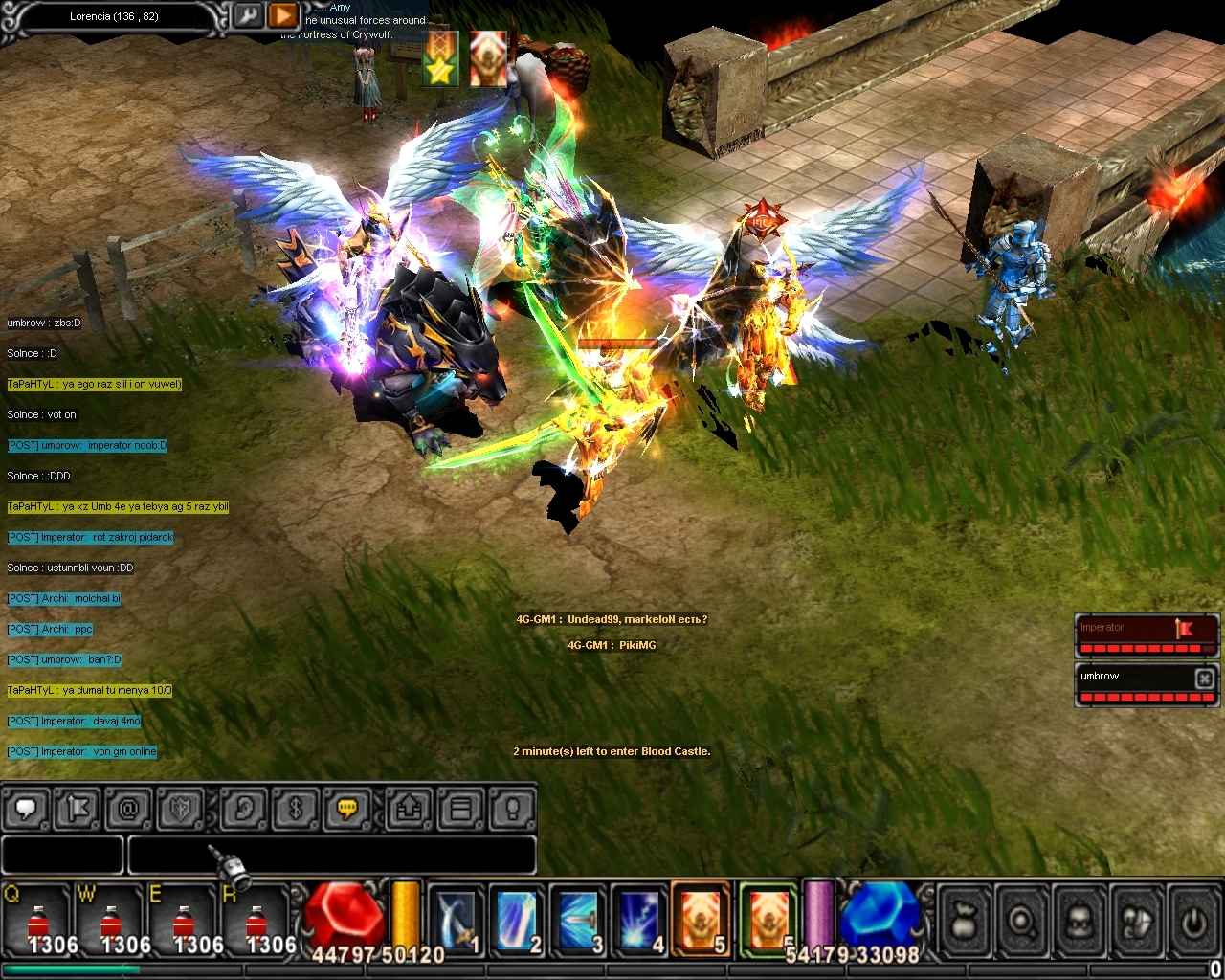Toggle the shield chat filter button
This screenshot has width=1225, height=980.
click(x=180, y=810)
